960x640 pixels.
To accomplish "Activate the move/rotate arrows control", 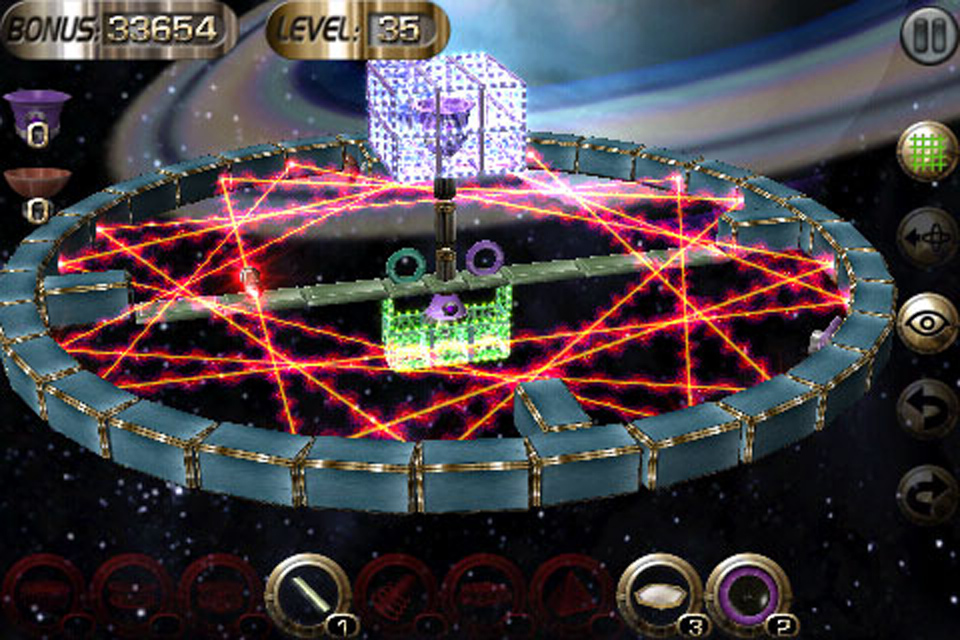I will [x=928, y=238].
